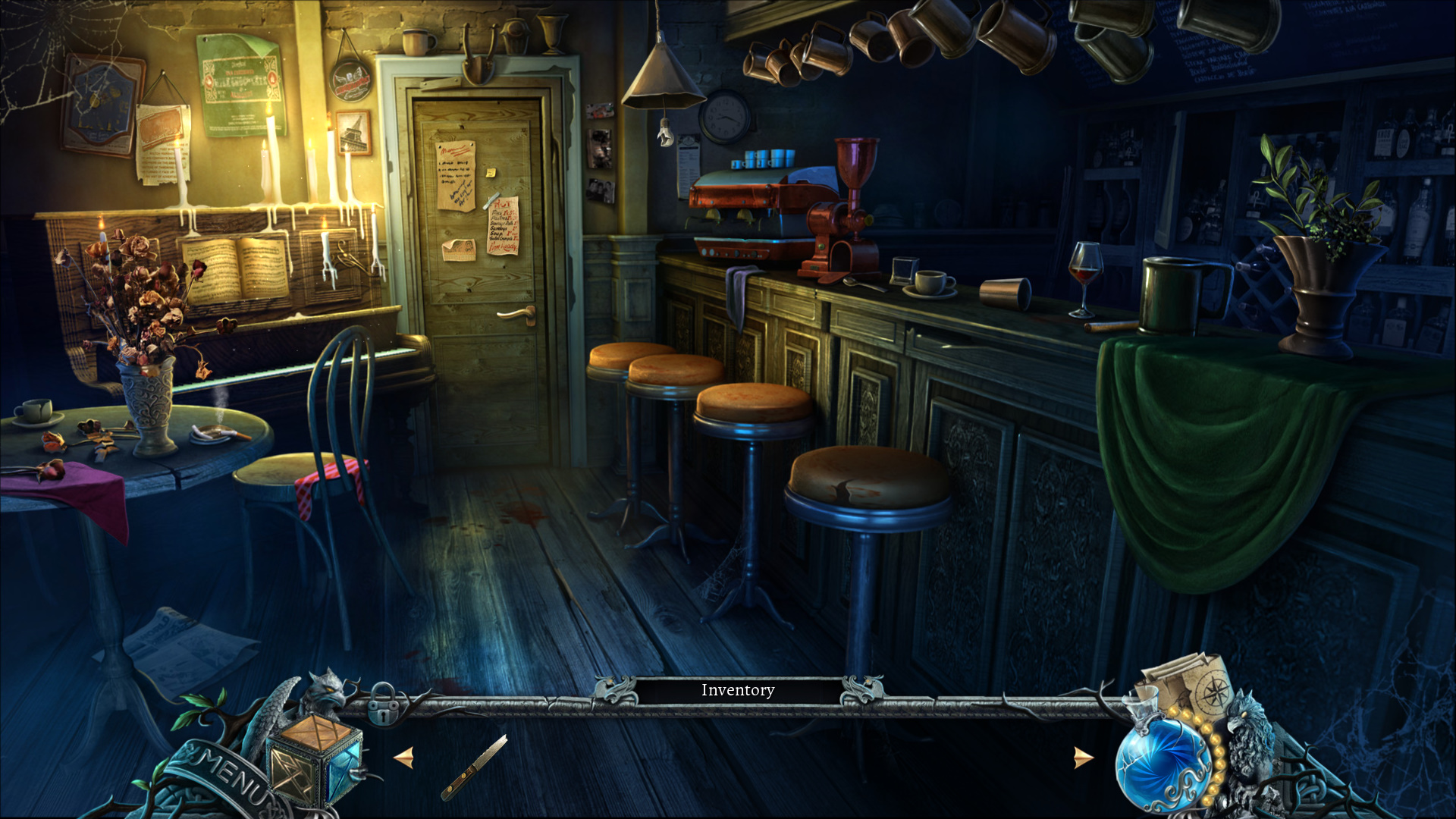Toggle the inventory padlock

[383, 706]
